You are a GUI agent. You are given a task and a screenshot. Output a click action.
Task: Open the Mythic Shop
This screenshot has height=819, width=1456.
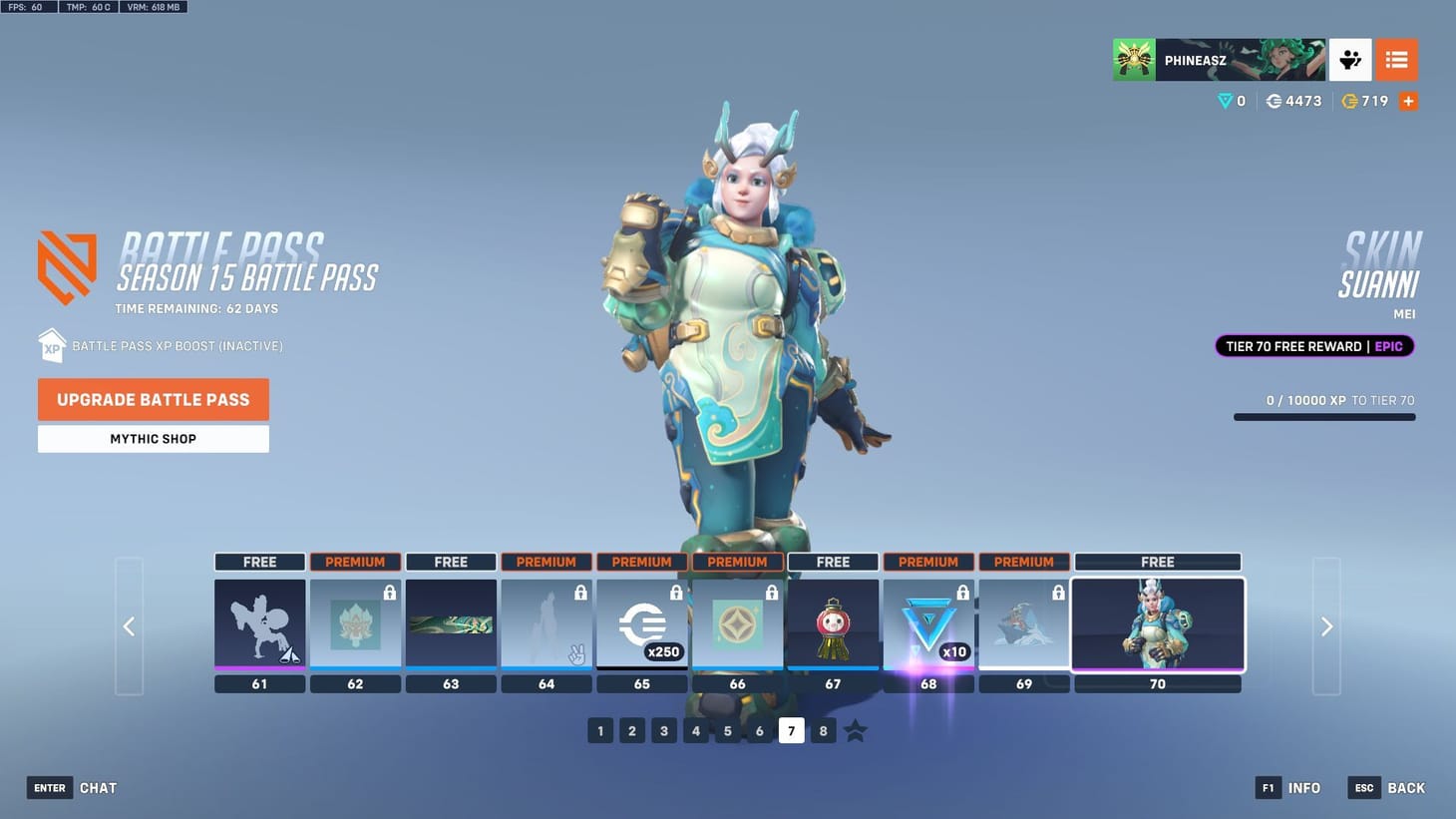point(153,438)
